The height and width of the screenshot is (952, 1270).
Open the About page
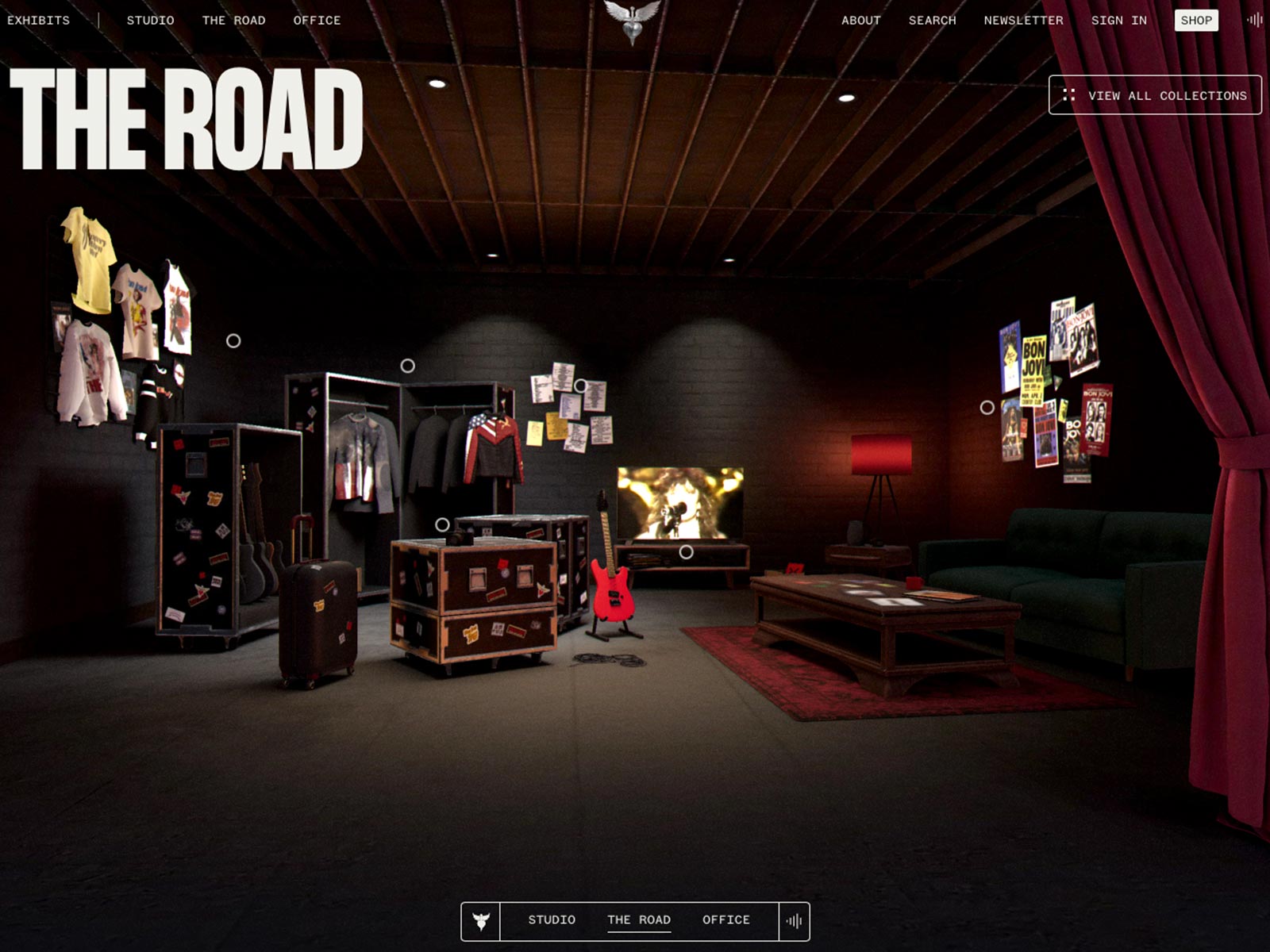[861, 21]
